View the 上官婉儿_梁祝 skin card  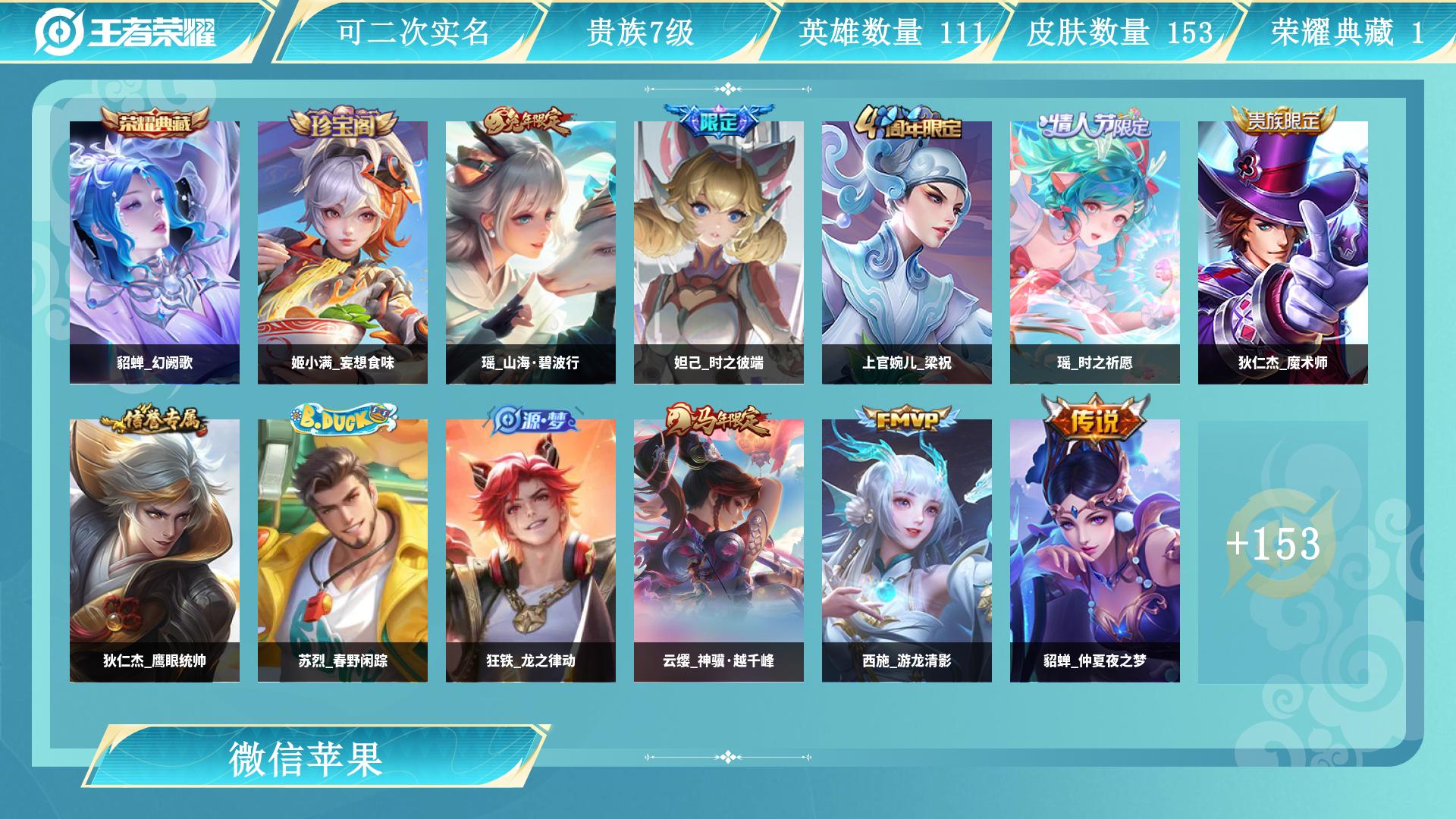(907, 253)
